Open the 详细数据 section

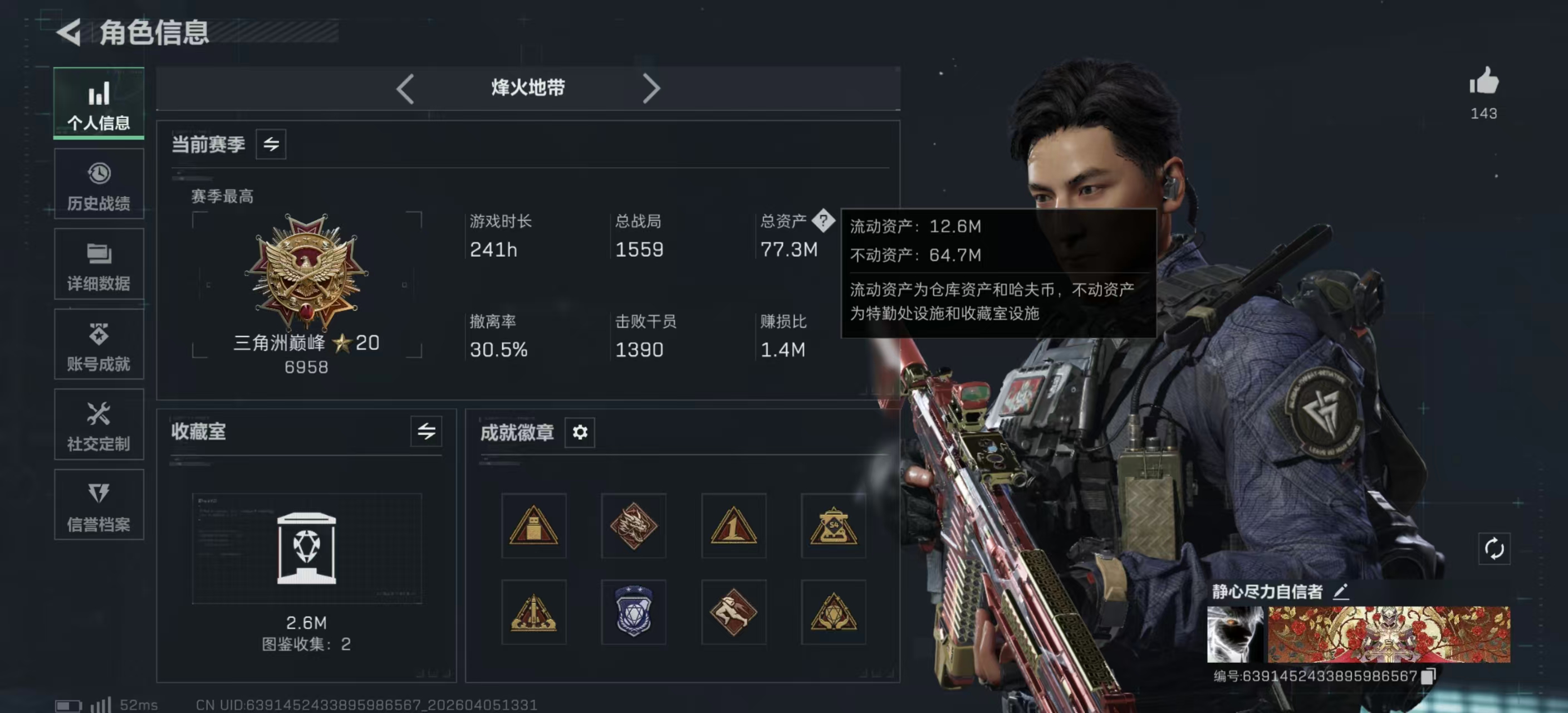tap(98, 264)
